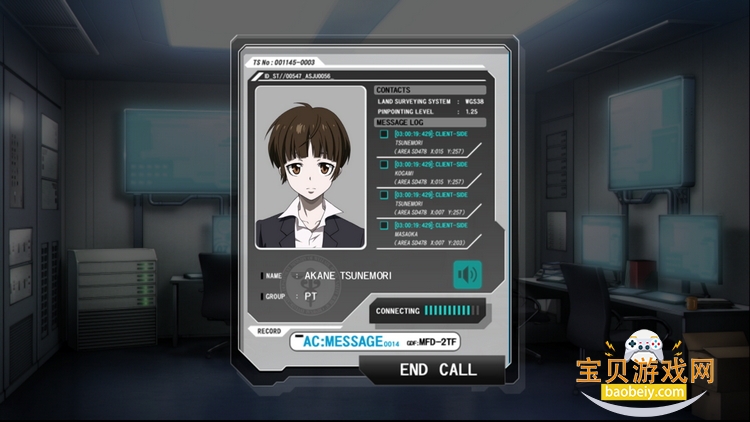Viewport: 750px width, 422px height.
Task: Click Akane Tsunemori's caller portrait
Action: click(310, 168)
